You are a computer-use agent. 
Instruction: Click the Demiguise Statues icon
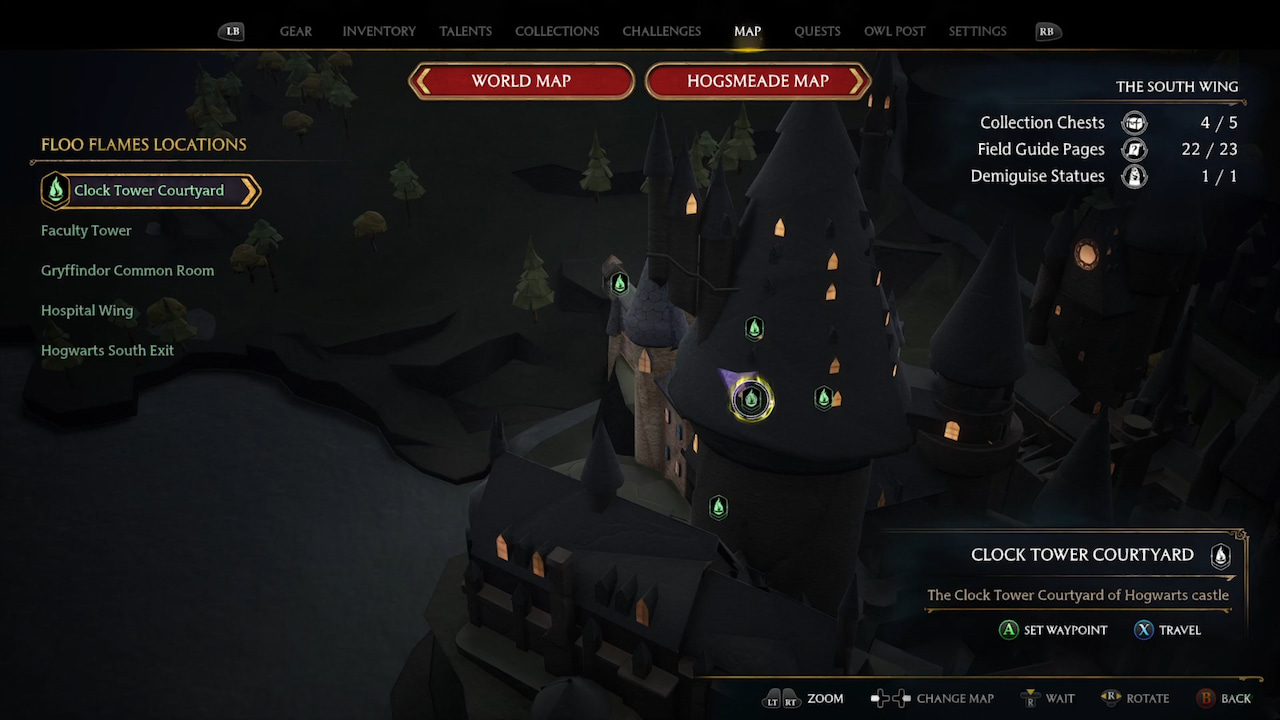click(x=1133, y=176)
